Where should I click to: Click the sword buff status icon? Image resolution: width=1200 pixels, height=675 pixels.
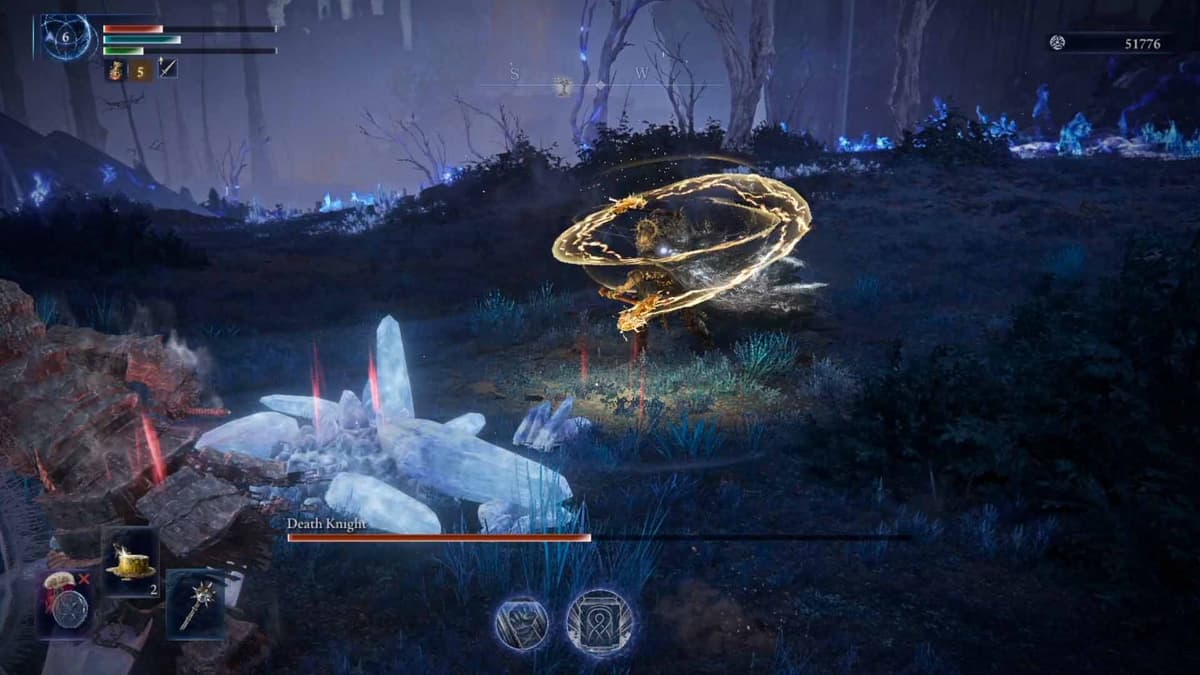[168, 70]
